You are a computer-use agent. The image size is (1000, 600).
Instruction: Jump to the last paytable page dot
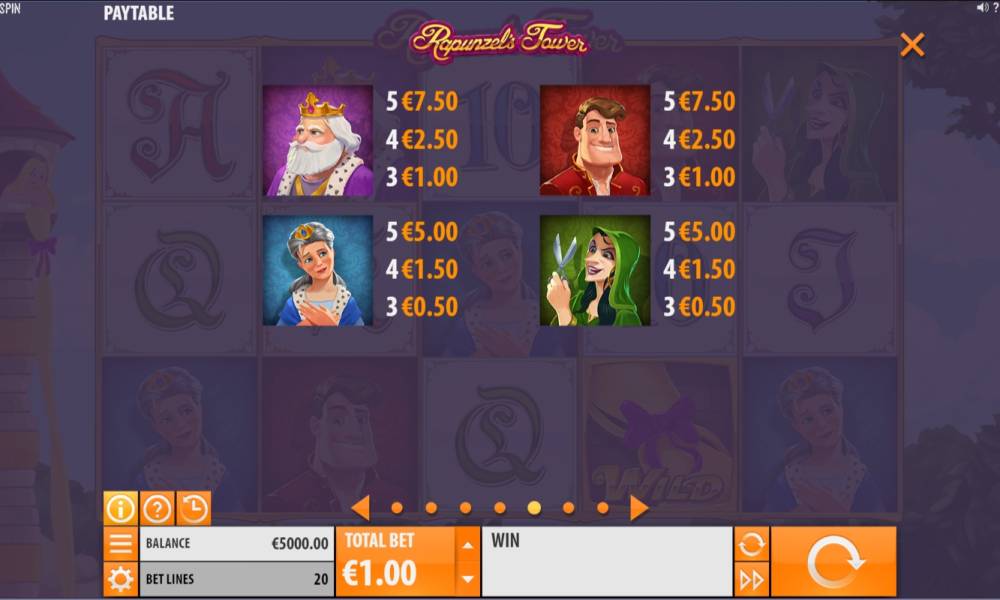click(603, 508)
